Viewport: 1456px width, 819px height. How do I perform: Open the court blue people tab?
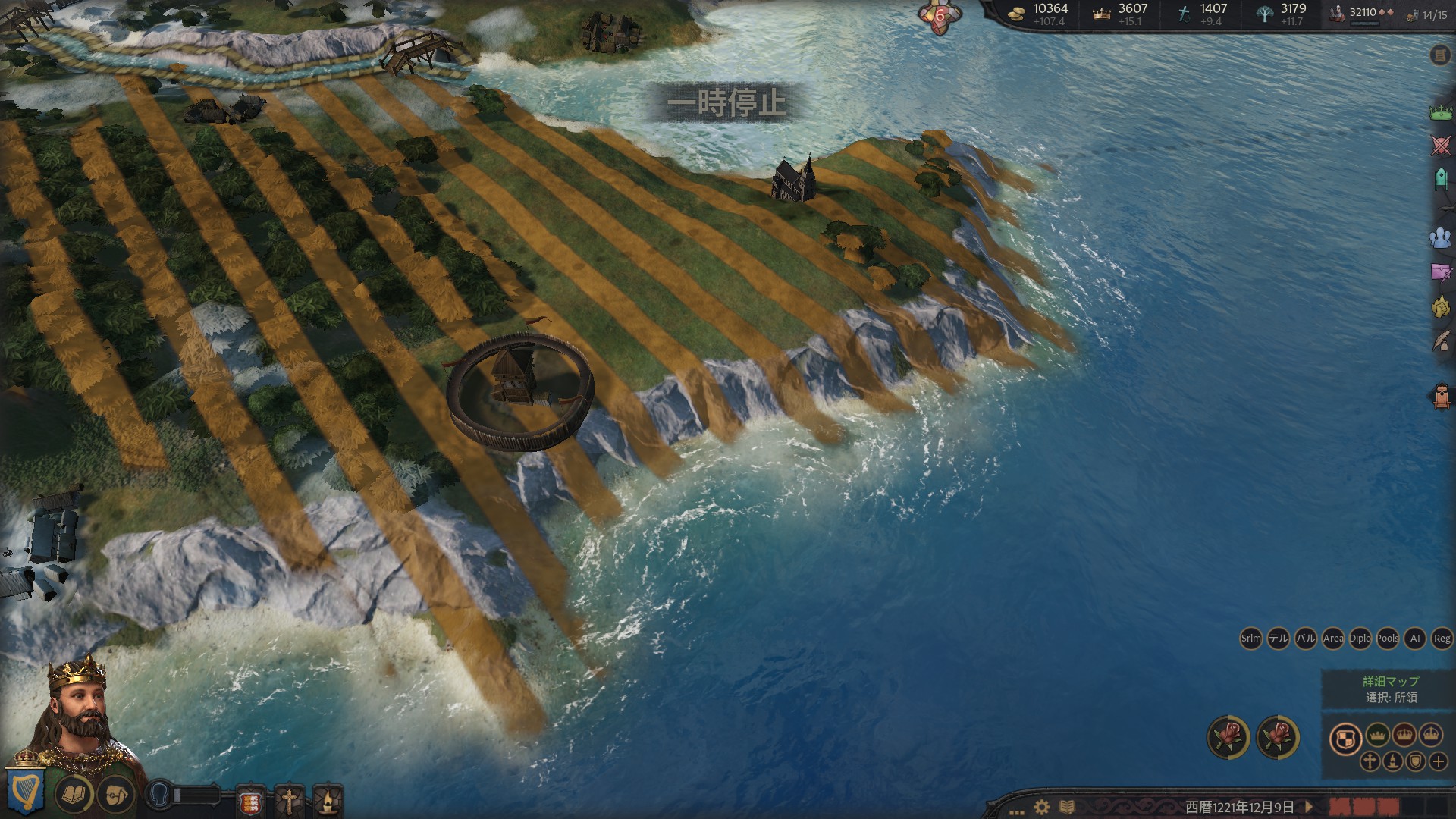tap(1440, 238)
